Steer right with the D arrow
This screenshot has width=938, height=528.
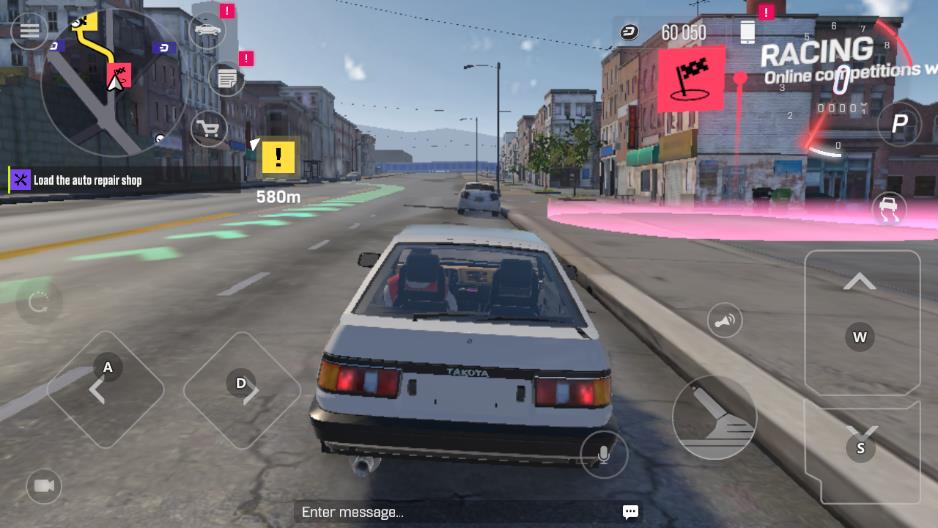242,389
